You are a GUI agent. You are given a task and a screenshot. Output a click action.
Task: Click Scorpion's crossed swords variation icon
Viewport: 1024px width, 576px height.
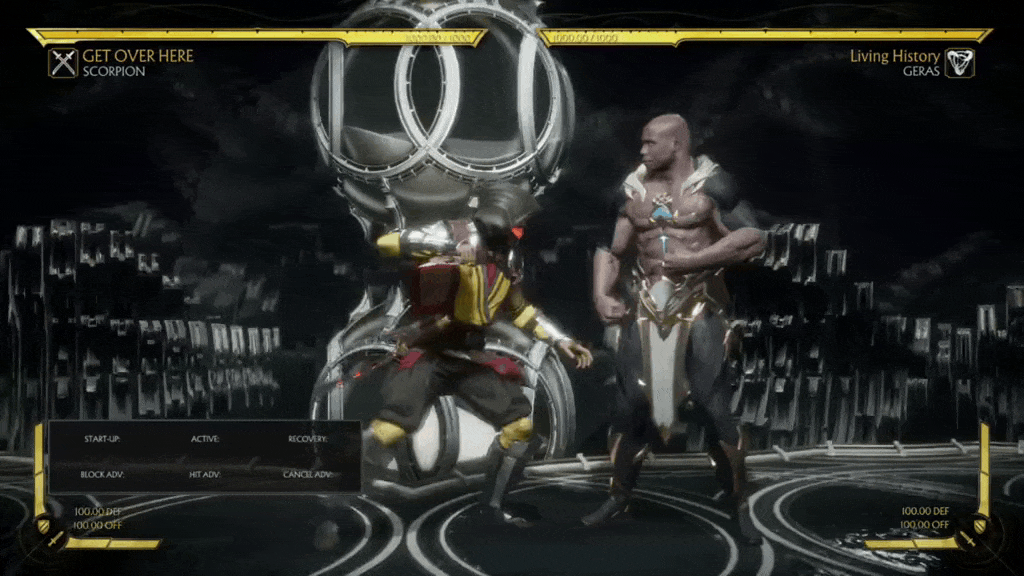click(x=63, y=64)
